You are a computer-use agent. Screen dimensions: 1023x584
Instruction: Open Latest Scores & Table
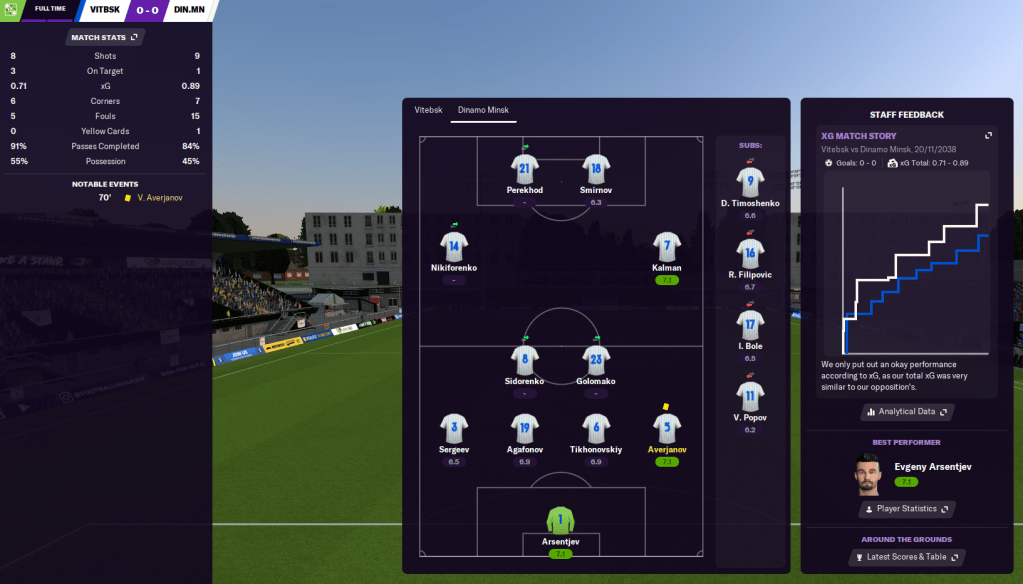point(907,557)
